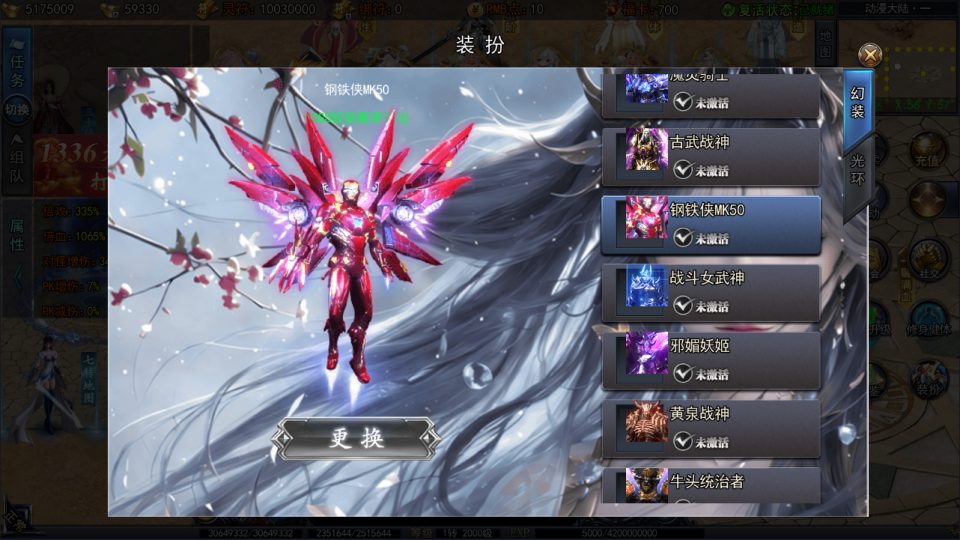Switch to the 幻装 tab

(x=857, y=103)
